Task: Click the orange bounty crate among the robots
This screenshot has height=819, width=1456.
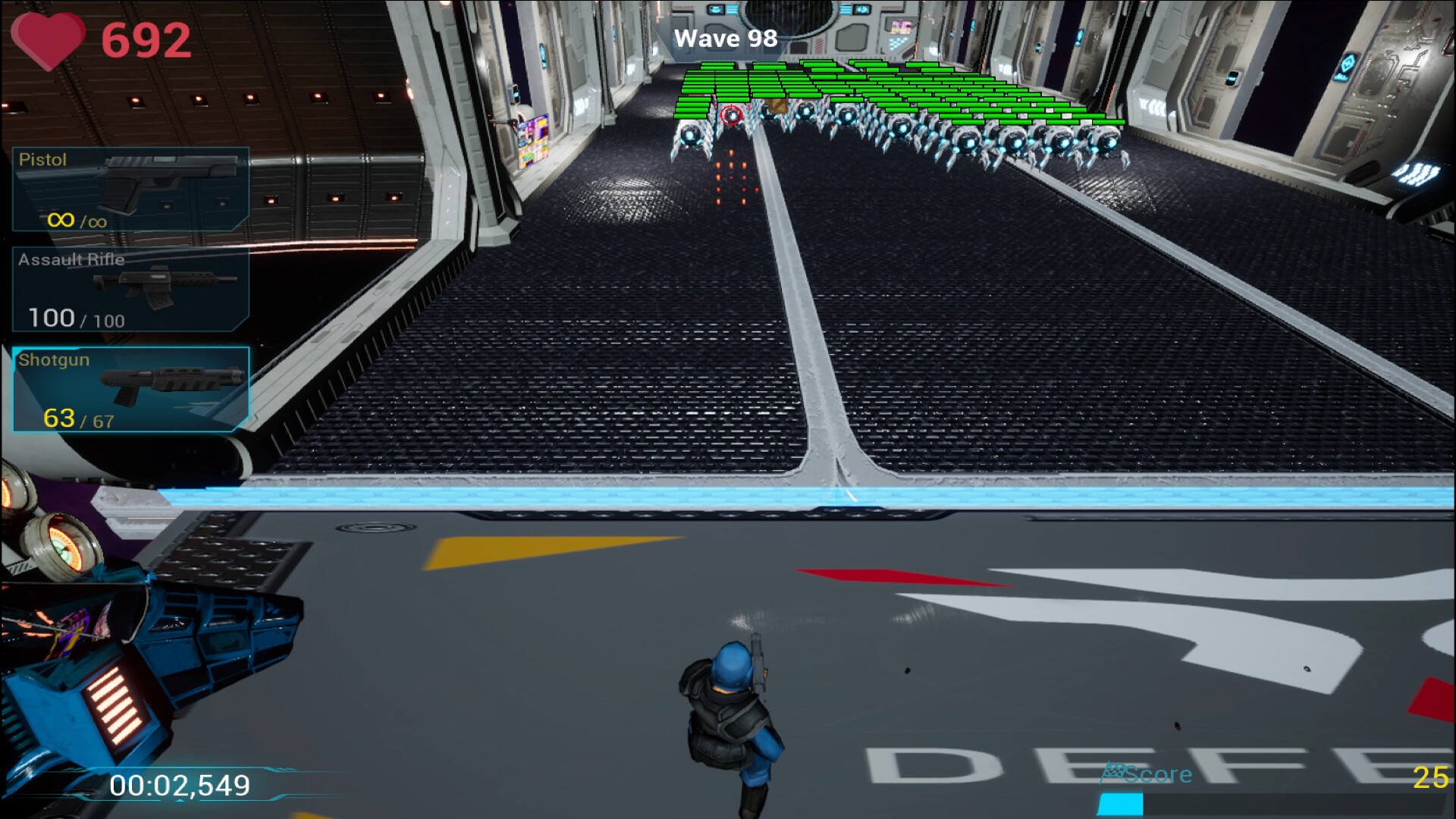Action: [777, 108]
